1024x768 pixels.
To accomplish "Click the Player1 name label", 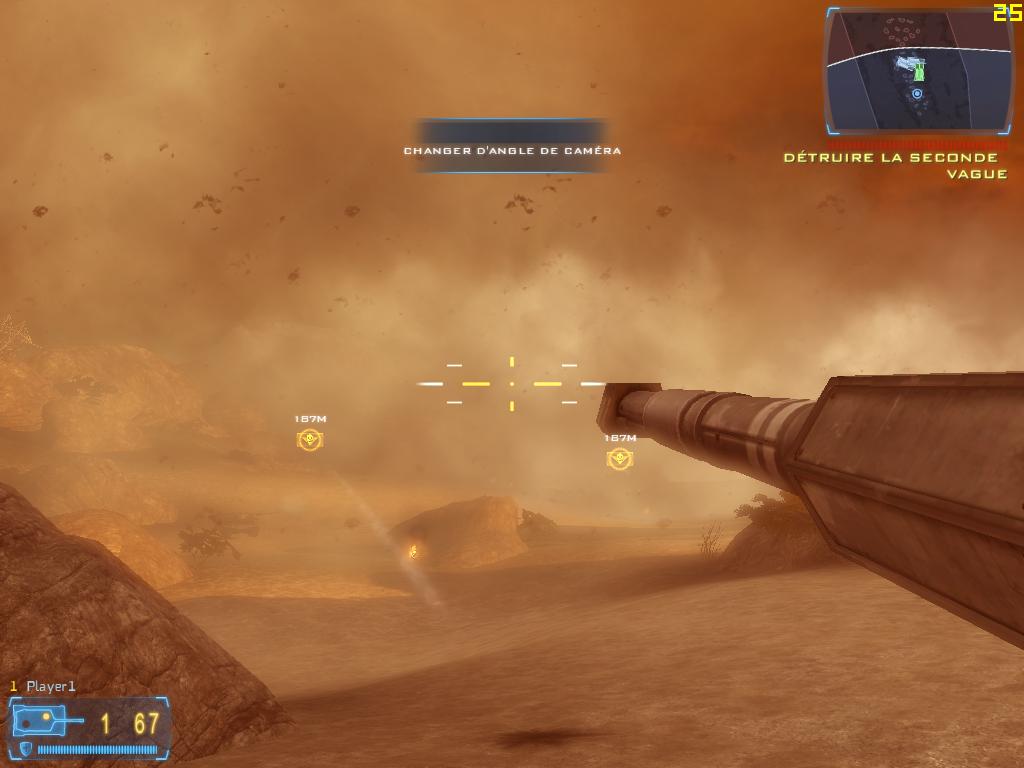I will [x=50, y=686].
